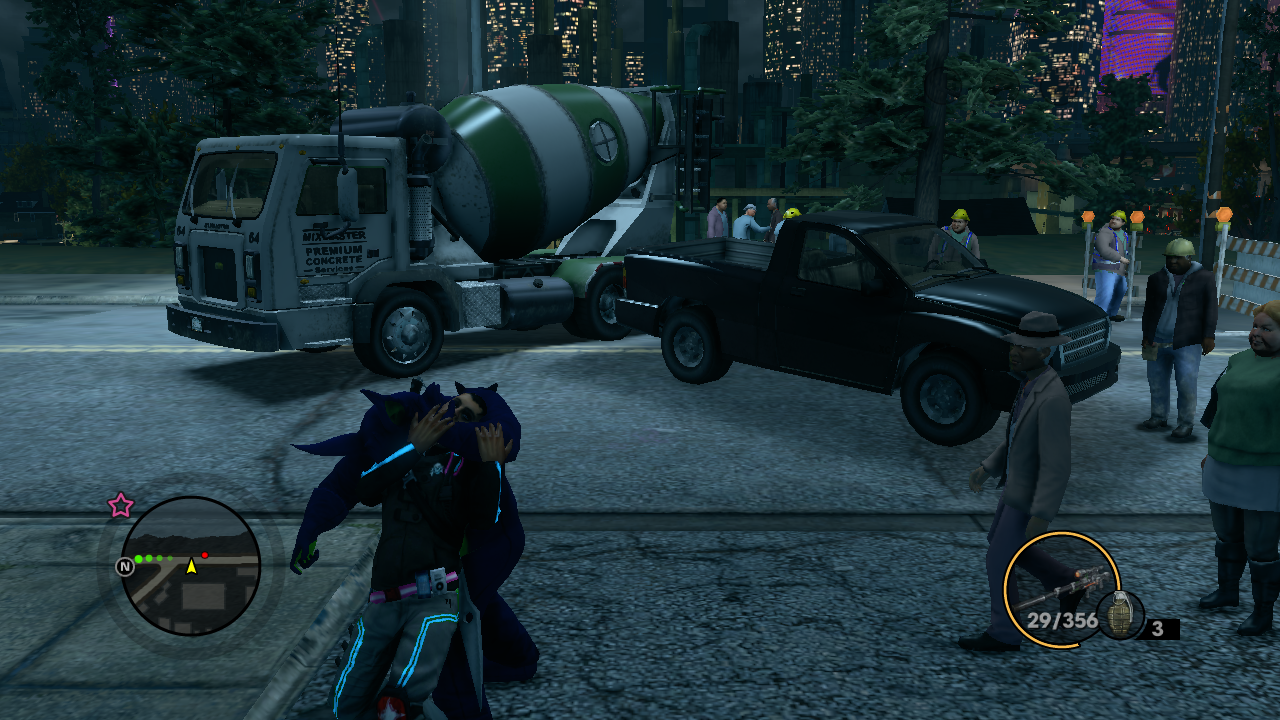
Task: Select the pink star notoriety icon
Action: (121, 505)
